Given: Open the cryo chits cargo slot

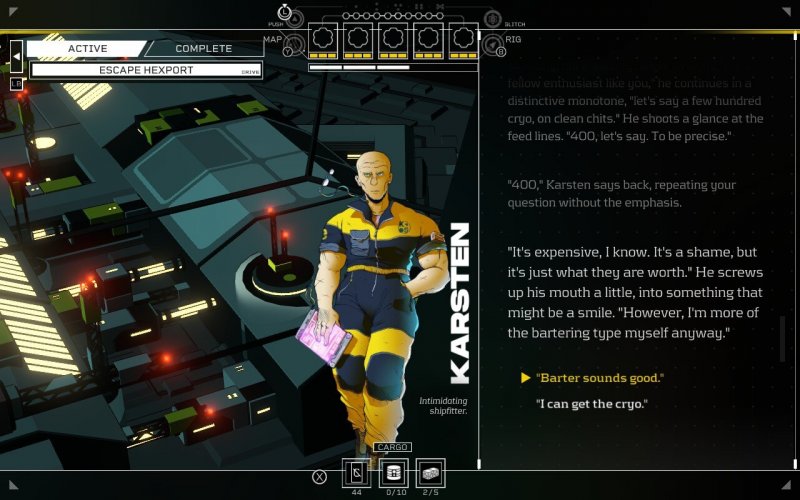Looking at the screenshot, I should click(x=357, y=473).
